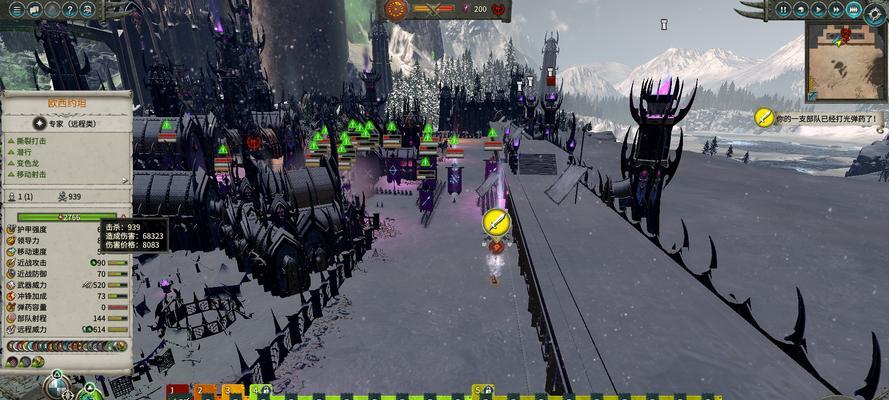Set battle to normal play speed
Viewport: 889px width, 400px height.
click(x=819, y=9)
